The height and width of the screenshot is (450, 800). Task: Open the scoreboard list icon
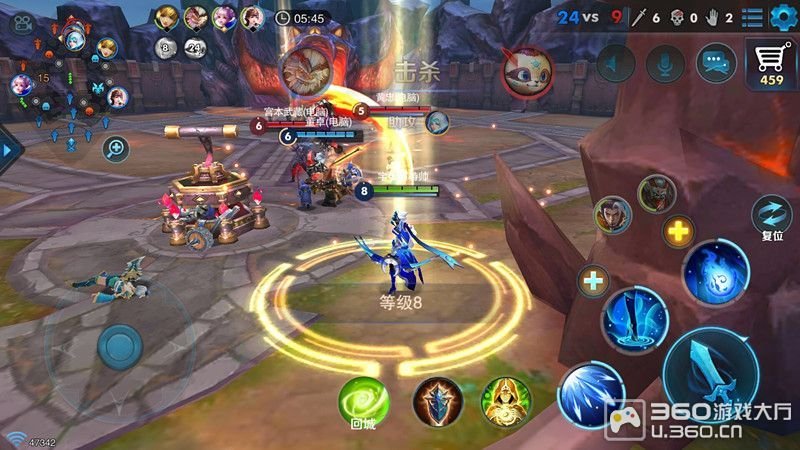pyautogui.click(x=752, y=17)
